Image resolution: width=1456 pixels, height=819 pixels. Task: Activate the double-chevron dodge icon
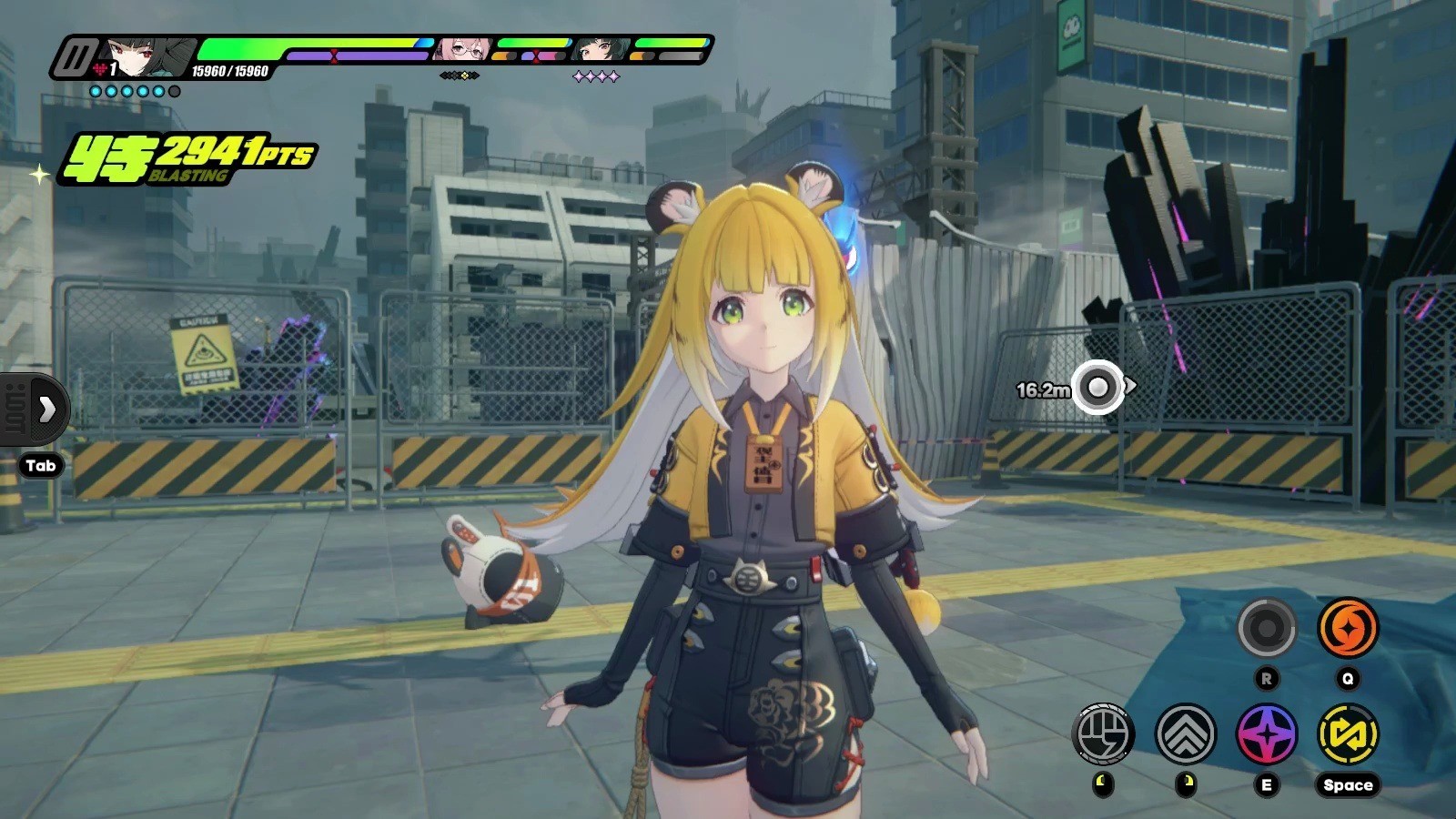(1185, 733)
